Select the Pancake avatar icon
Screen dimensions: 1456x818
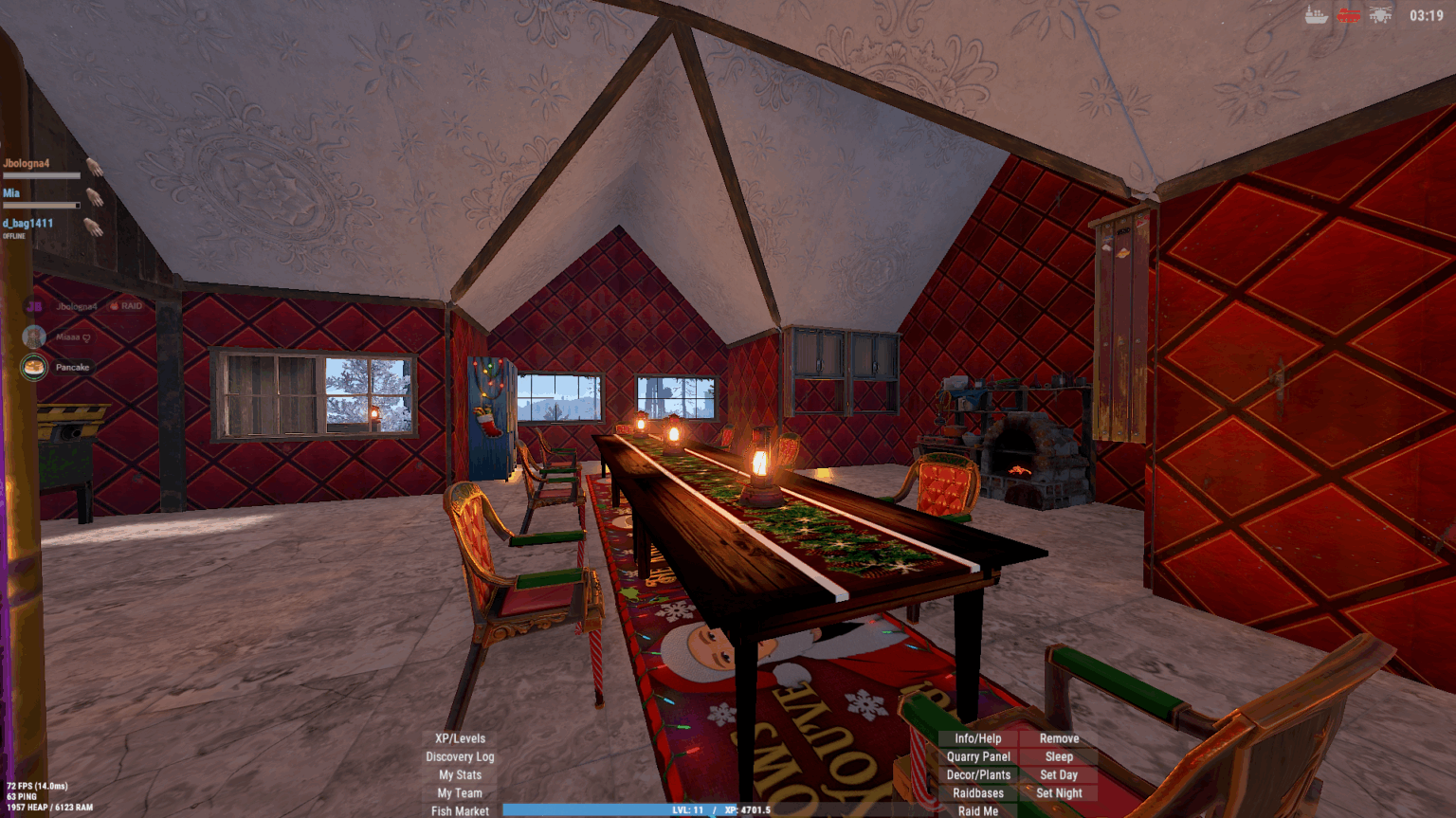coord(32,368)
